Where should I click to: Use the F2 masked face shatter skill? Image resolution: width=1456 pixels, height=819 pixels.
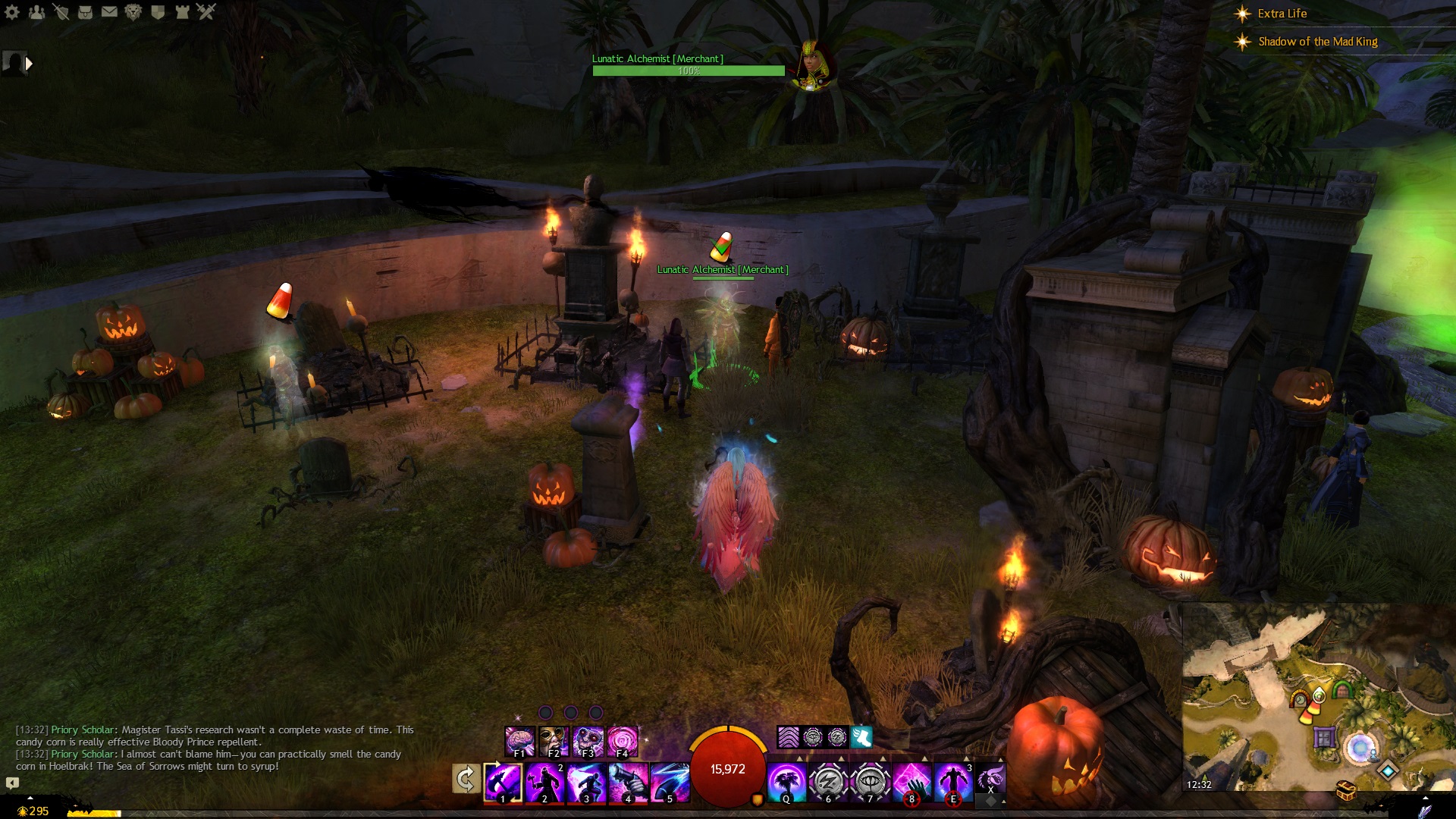(554, 741)
